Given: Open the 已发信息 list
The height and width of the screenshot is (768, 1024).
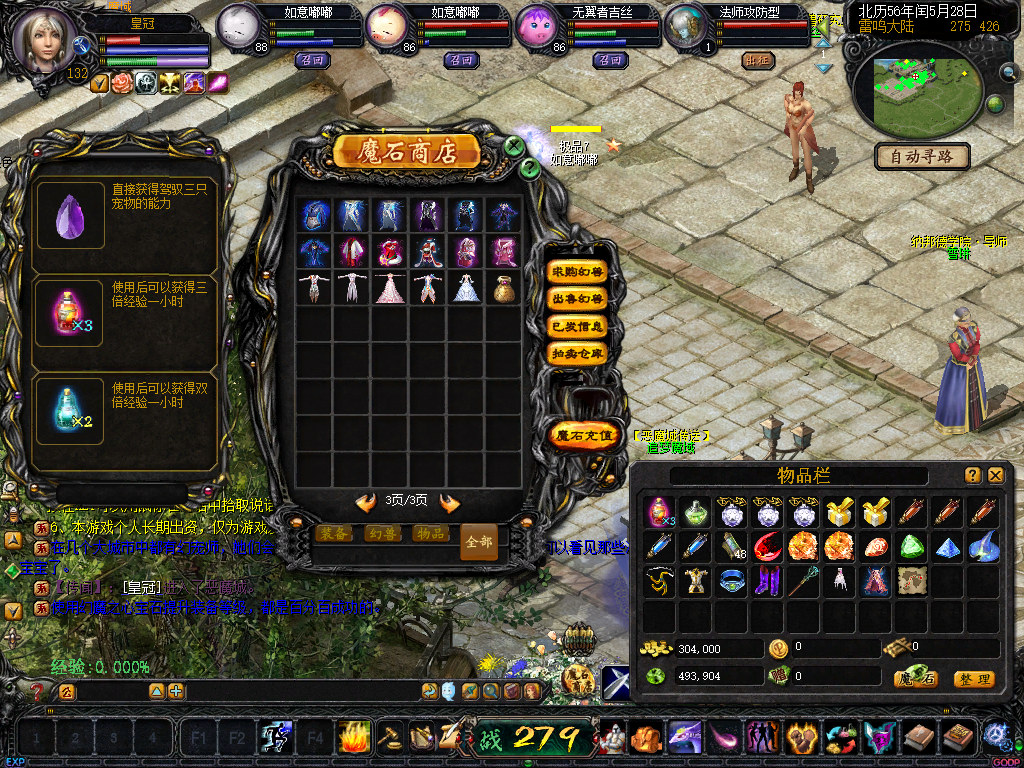Looking at the screenshot, I should (x=578, y=326).
